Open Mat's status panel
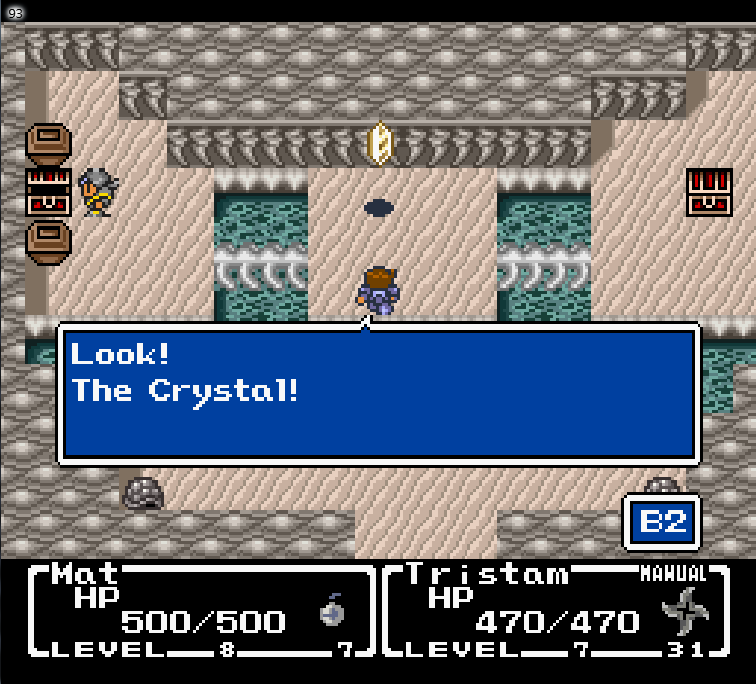This screenshot has width=756, height=684. 198,610
